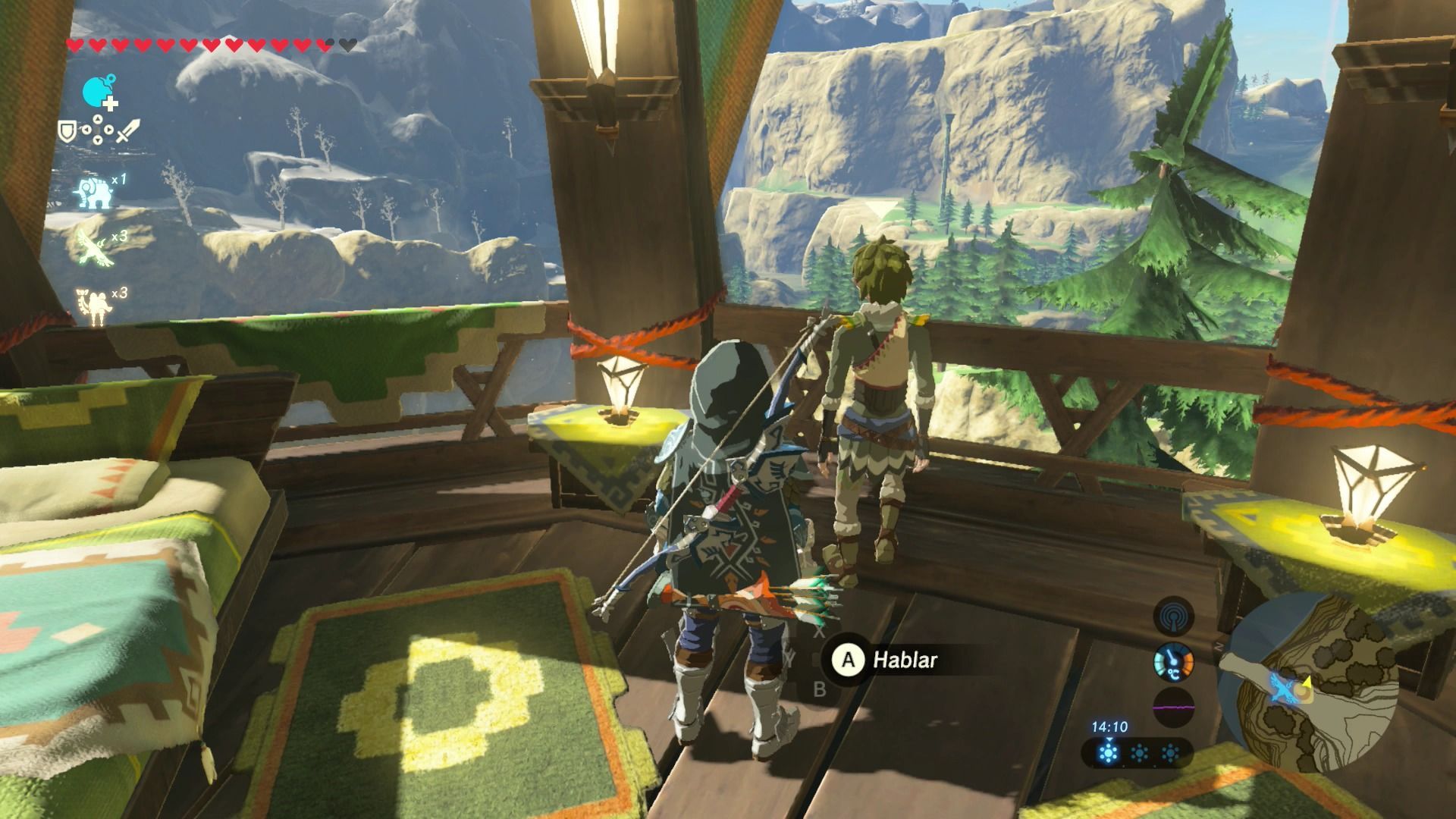
Task: Click the noise level meter
Action: click(1173, 708)
